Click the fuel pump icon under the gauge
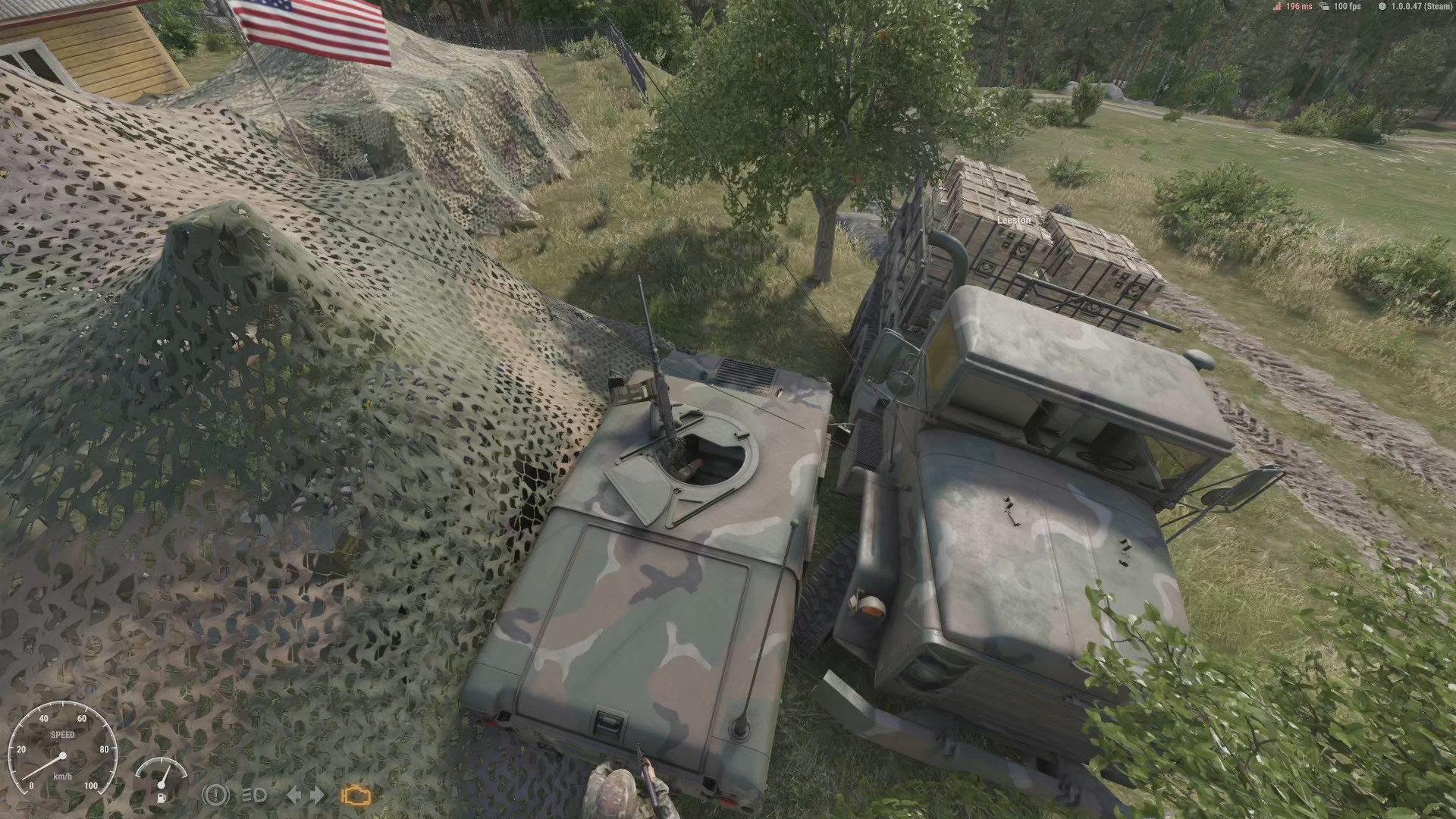 [162, 798]
